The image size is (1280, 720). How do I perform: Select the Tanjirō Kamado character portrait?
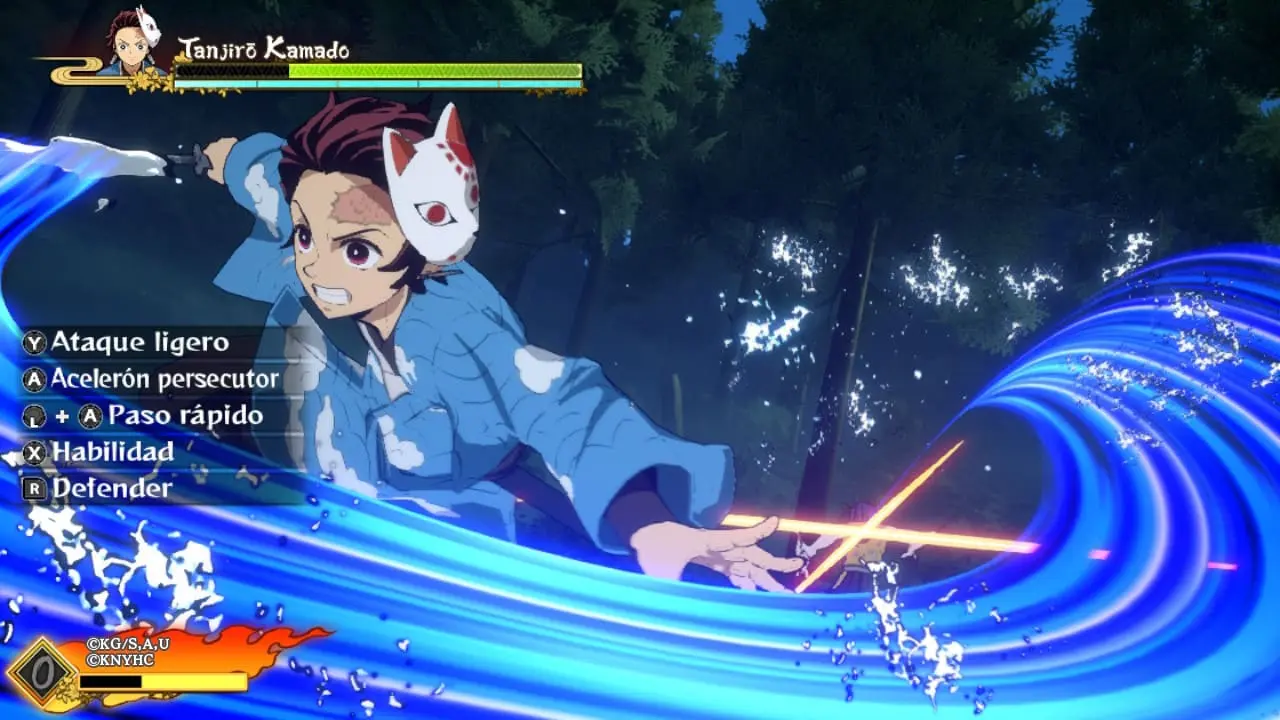coord(130,45)
